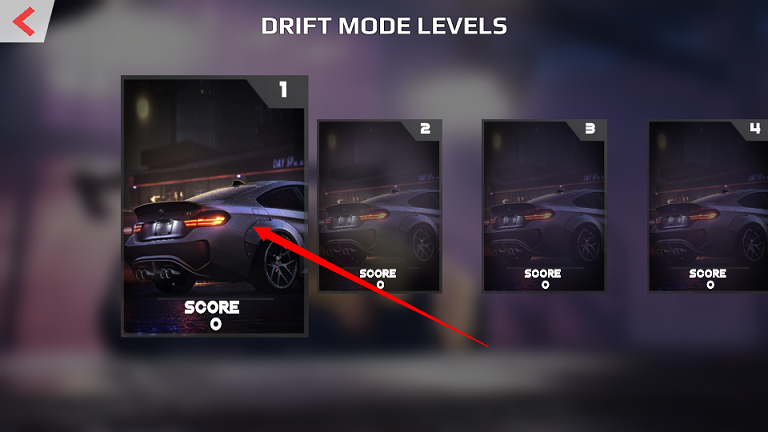Open drift level 4 card
The width and height of the screenshot is (768, 432).
pyautogui.click(x=708, y=205)
